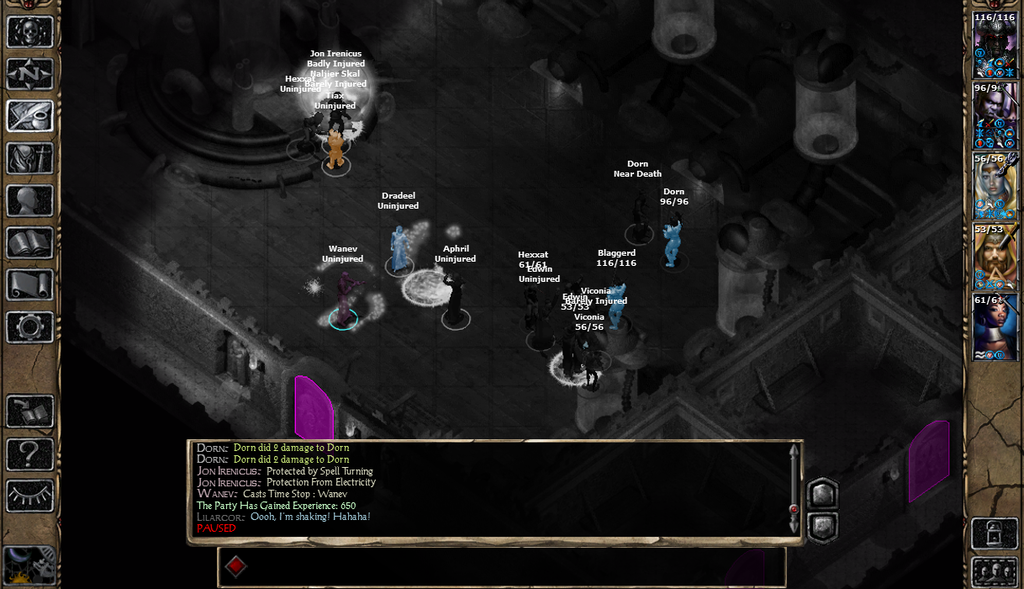Open the area map with the compass button
Image resolution: width=1024 pixels, height=589 pixels.
pyautogui.click(x=30, y=74)
